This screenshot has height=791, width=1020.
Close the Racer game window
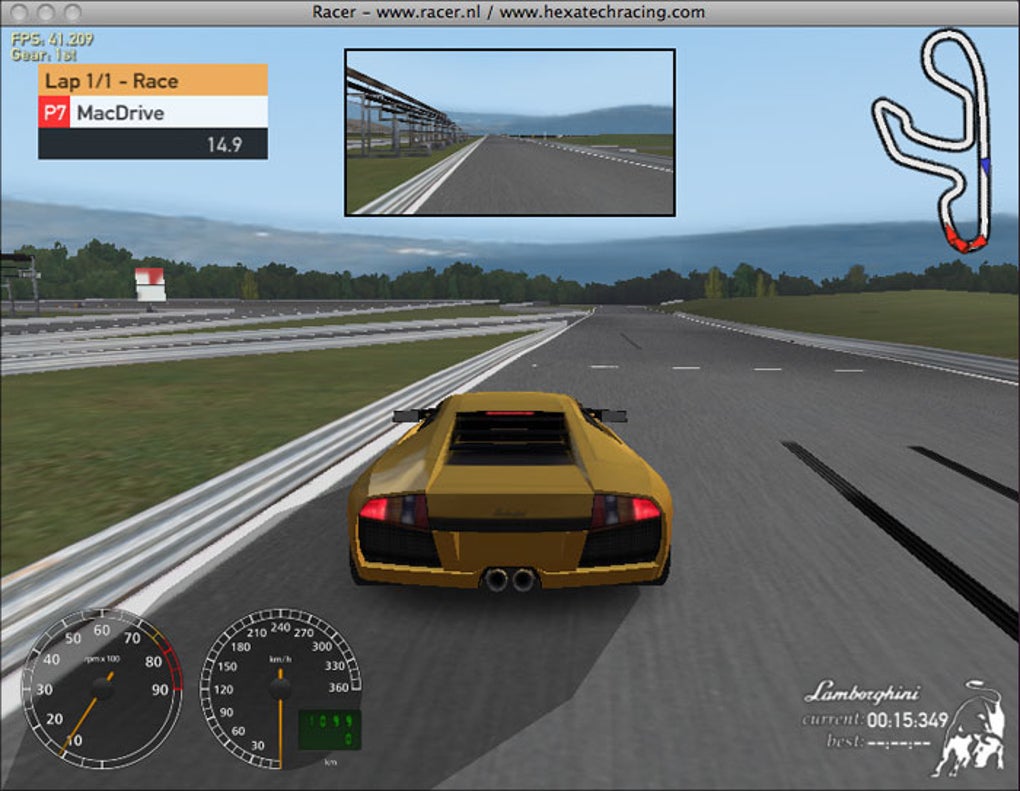20,12
